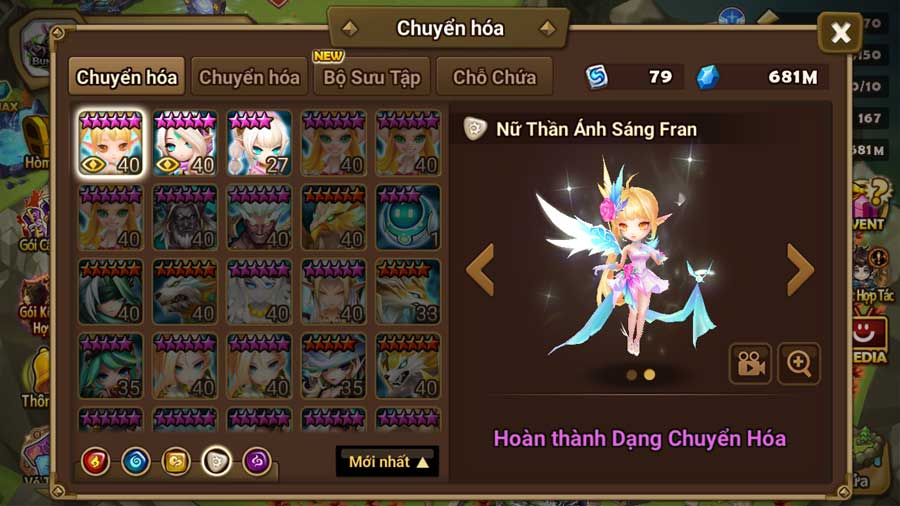The image size is (900, 506).
Task: Filter by the blue water element
Action: click(x=136, y=461)
